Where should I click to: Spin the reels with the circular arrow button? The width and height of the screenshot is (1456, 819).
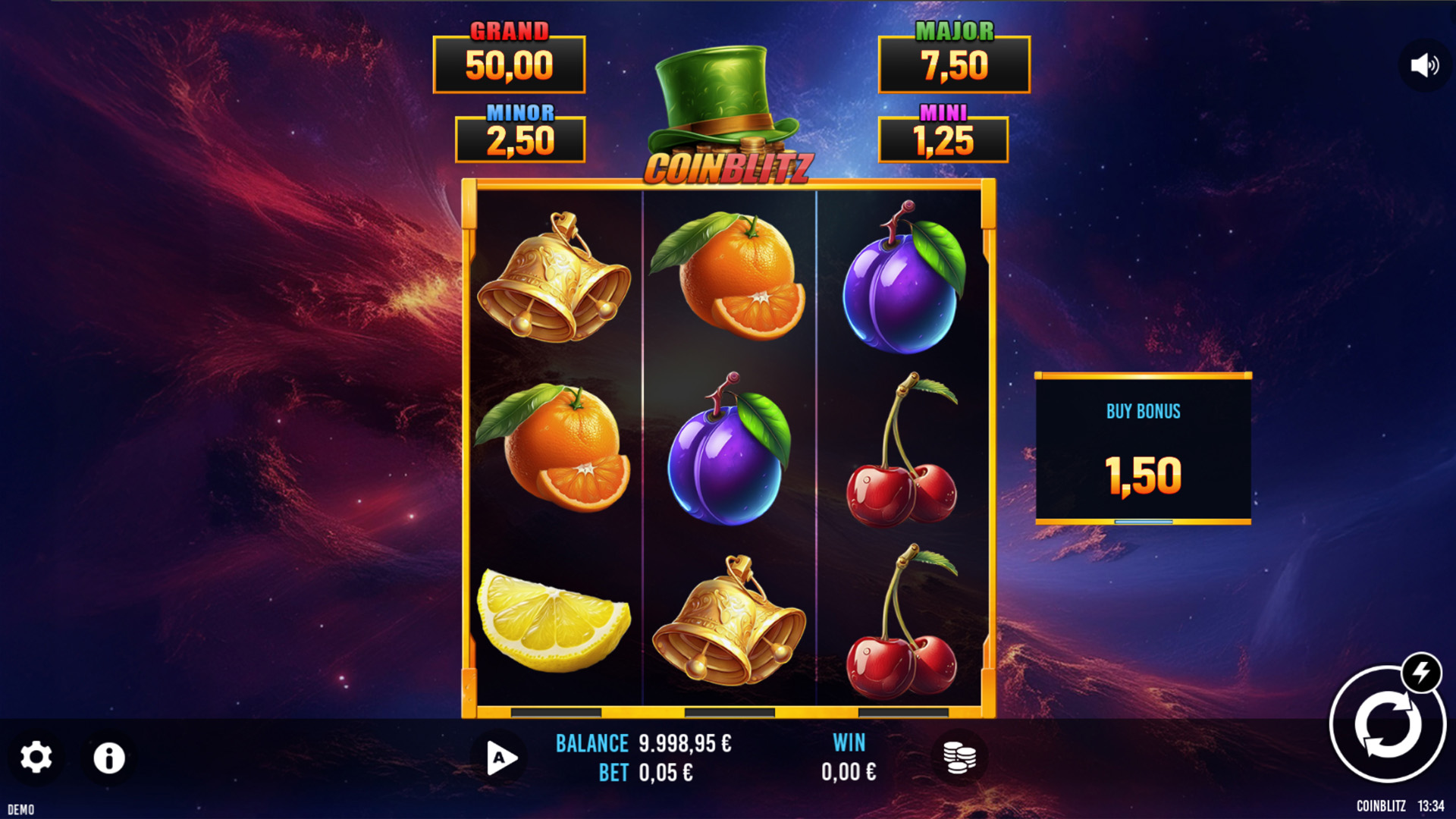1386,726
